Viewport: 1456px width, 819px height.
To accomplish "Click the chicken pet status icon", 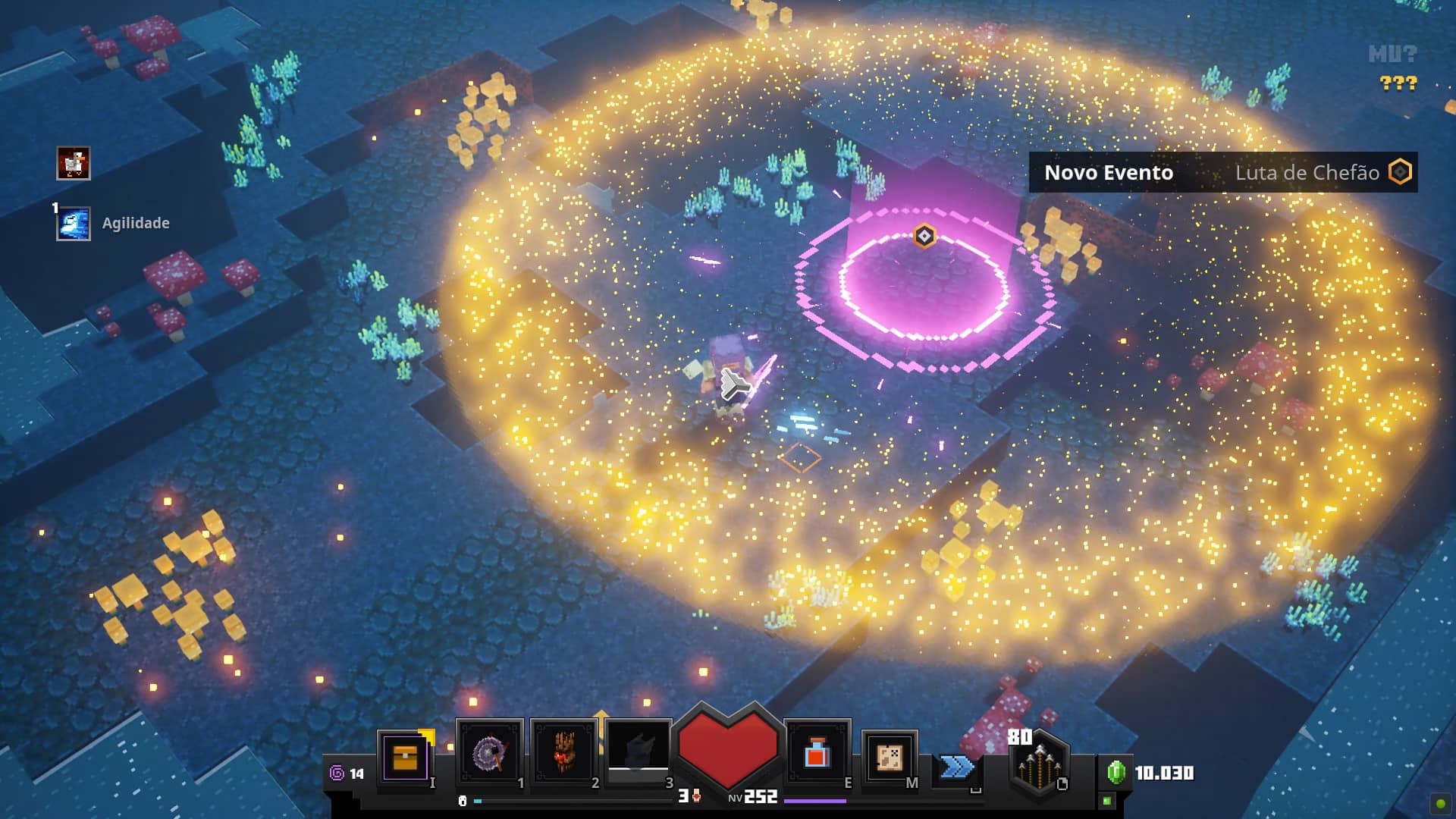I will [x=74, y=163].
